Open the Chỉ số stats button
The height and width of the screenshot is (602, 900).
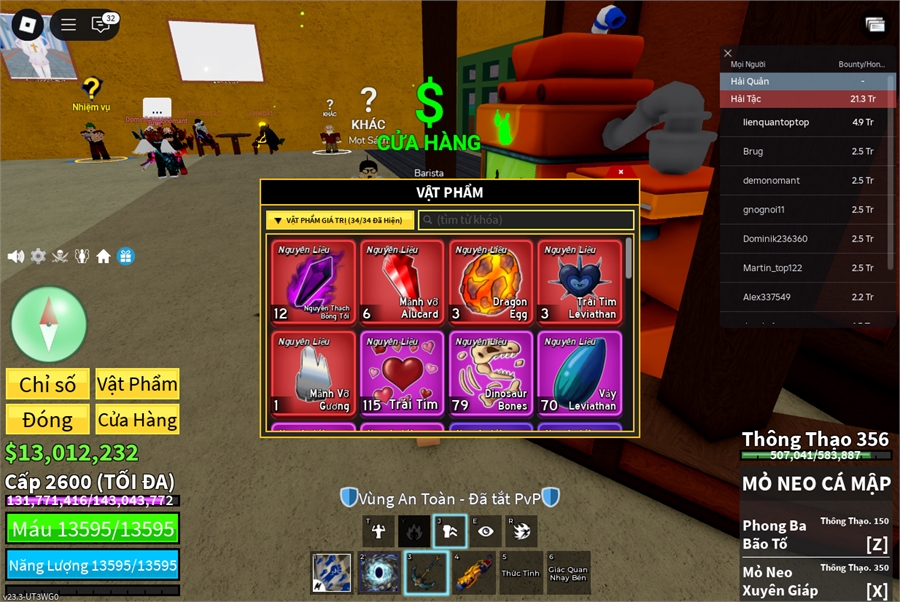click(x=48, y=384)
